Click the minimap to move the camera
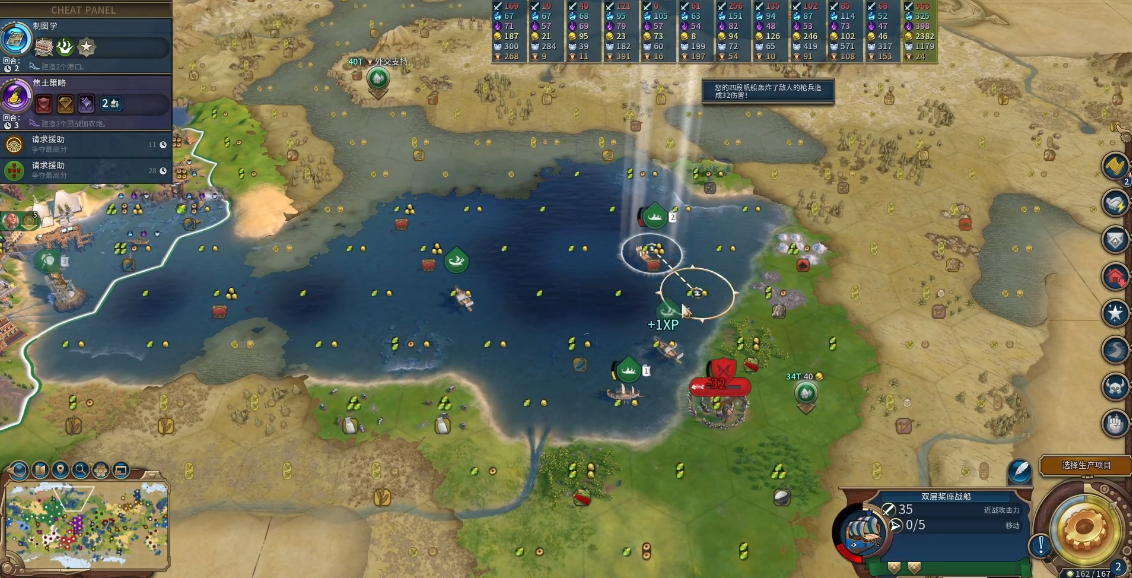Viewport: 1132px width, 578px height. pos(85,524)
